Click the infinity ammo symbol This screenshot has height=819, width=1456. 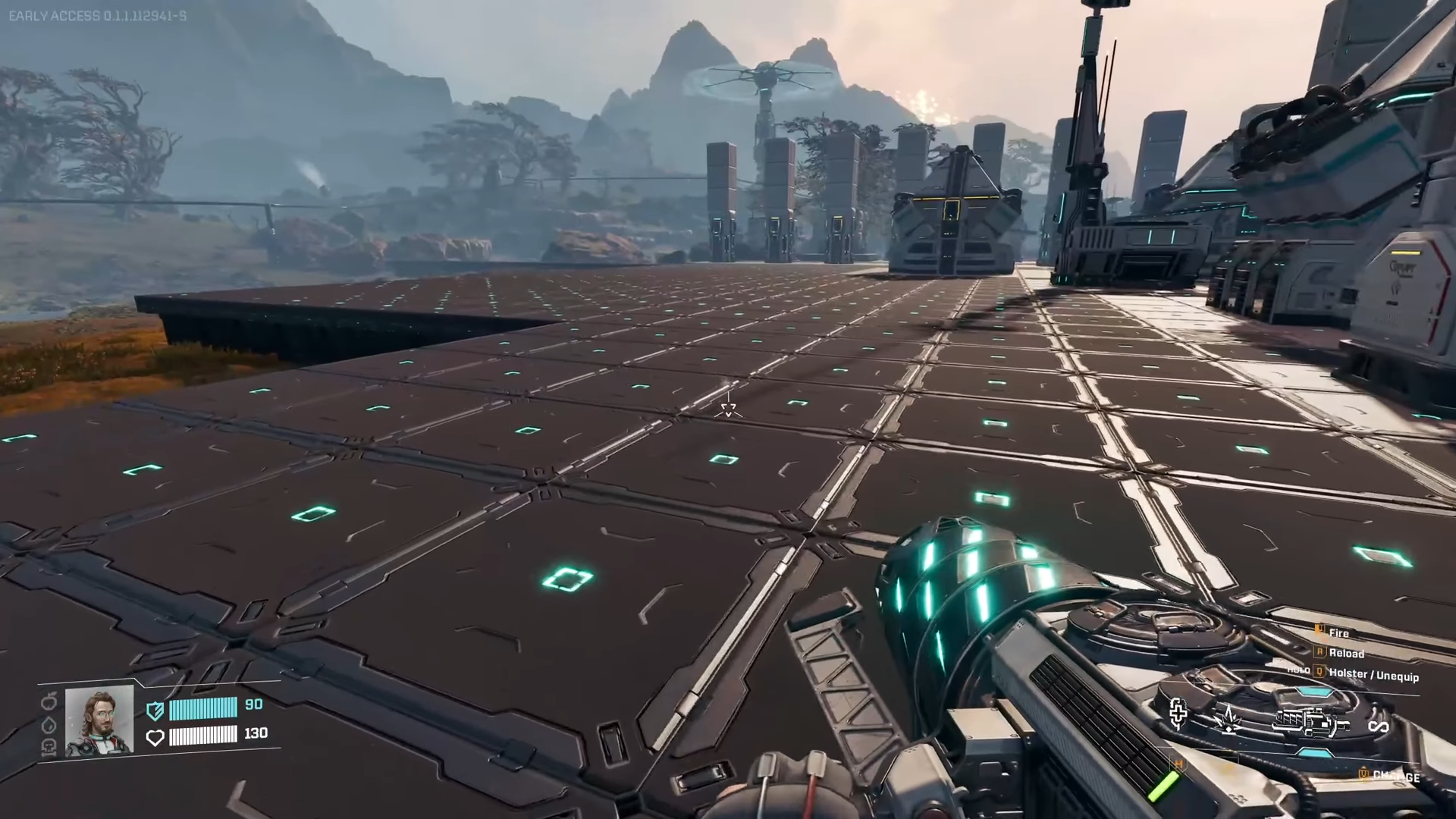pyautogui.click(x=1378, y=727)
